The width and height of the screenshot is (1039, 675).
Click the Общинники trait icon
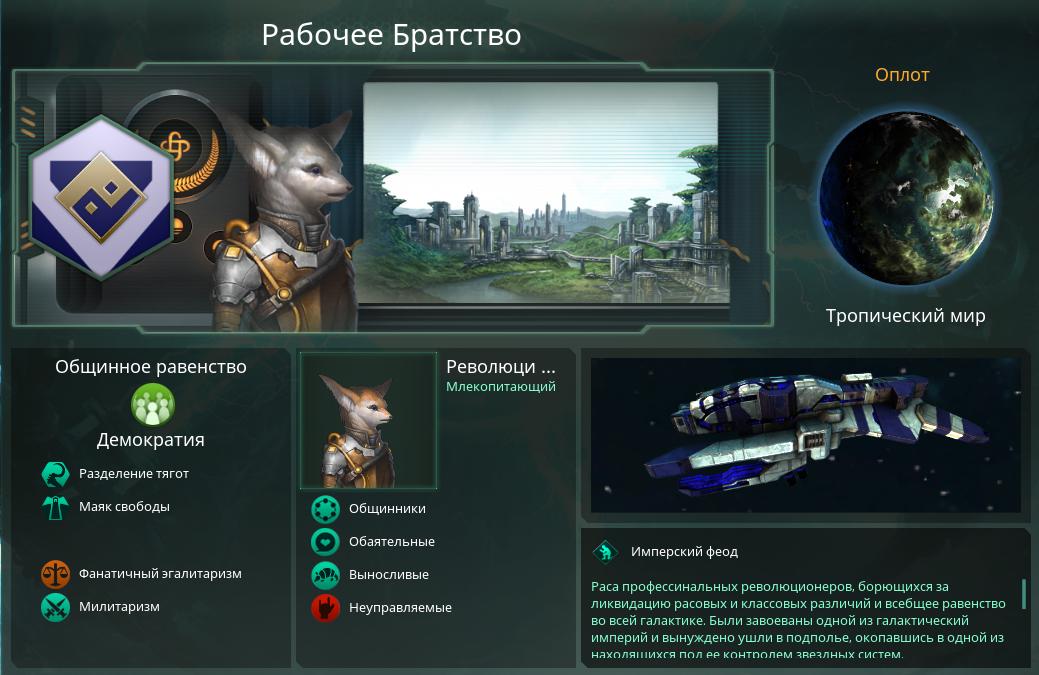[x=325, y=509]
